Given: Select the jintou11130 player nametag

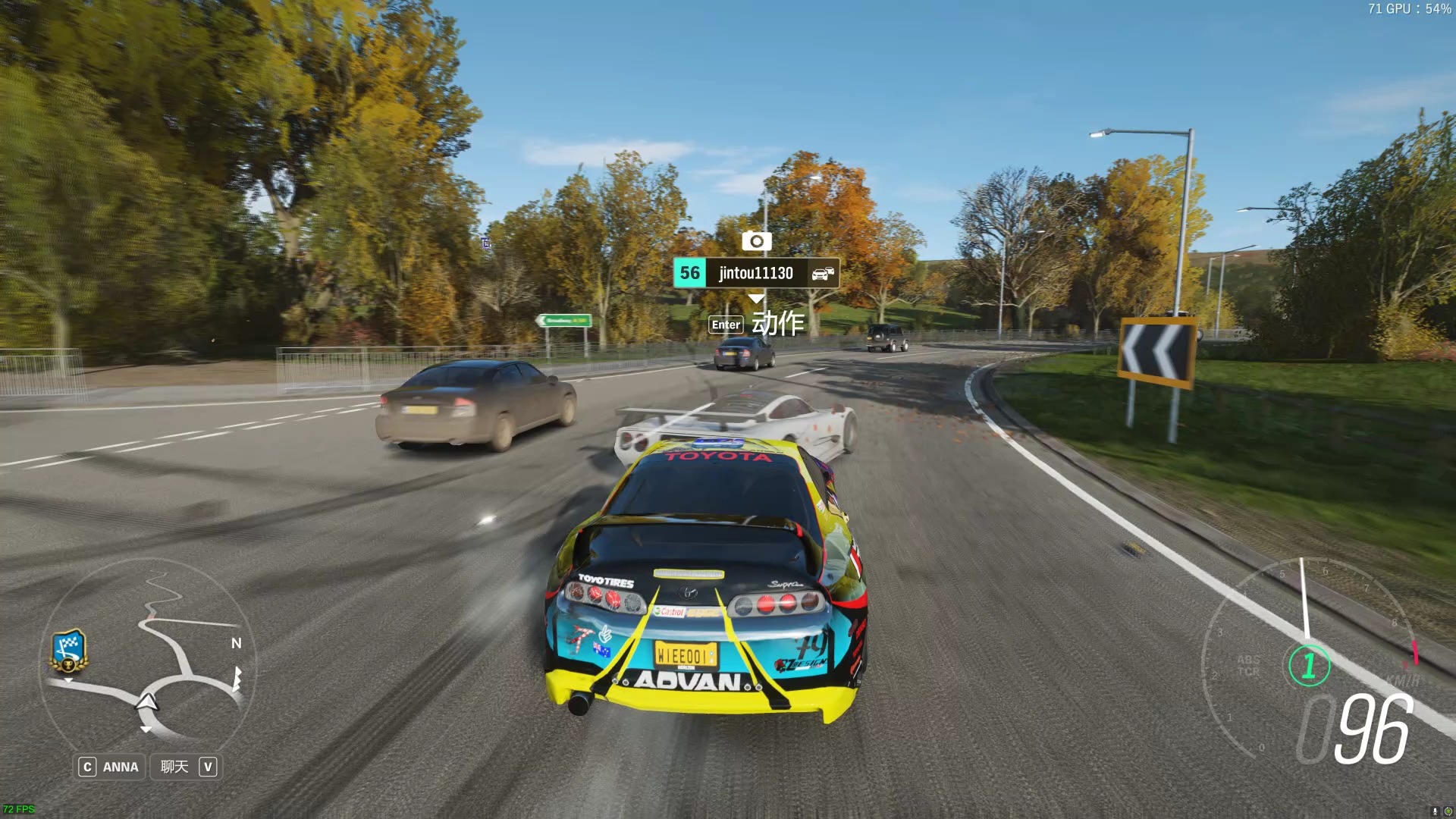Looking at the screenshot, I should coord(756,273).
